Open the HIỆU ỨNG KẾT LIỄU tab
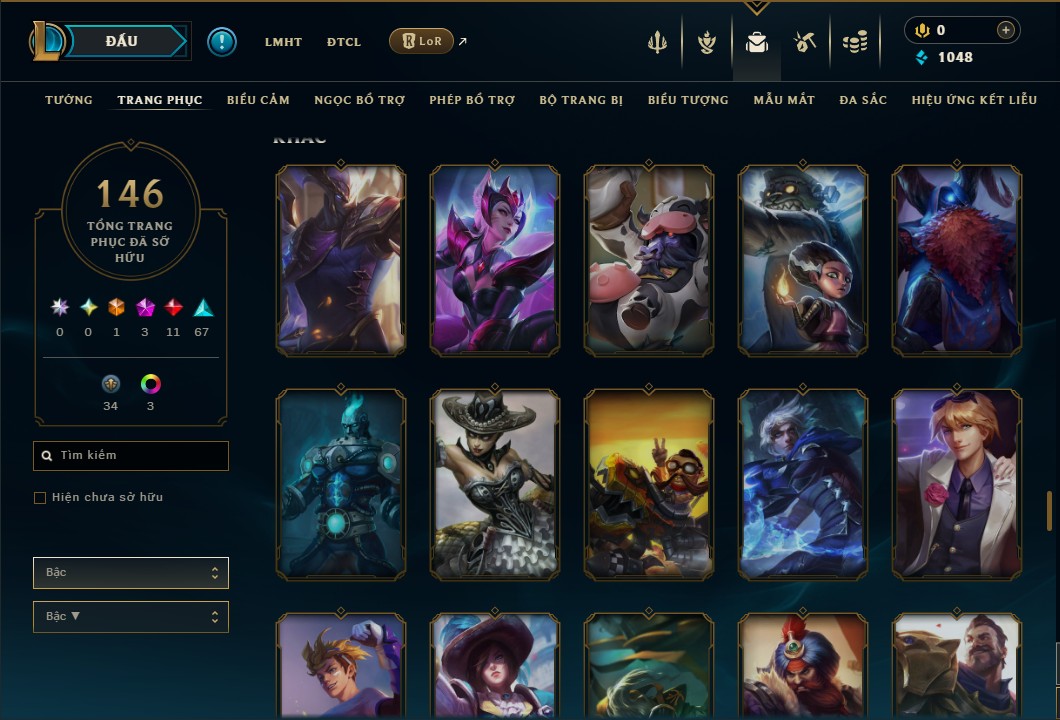Image resolution: width=1060 pixels, height=720 pixels. (x=974, y=100)
